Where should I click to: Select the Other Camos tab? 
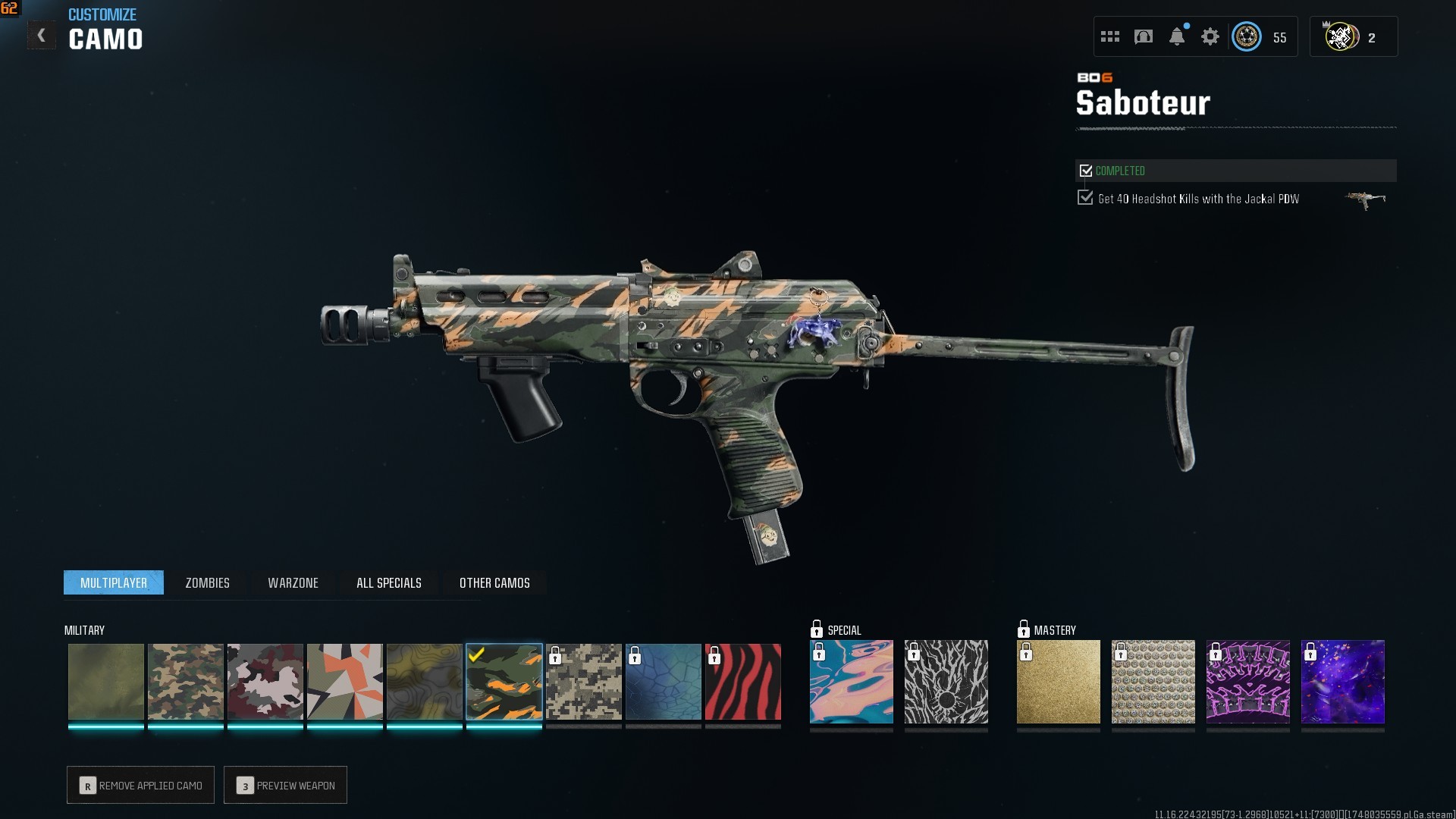pos(494,582)
